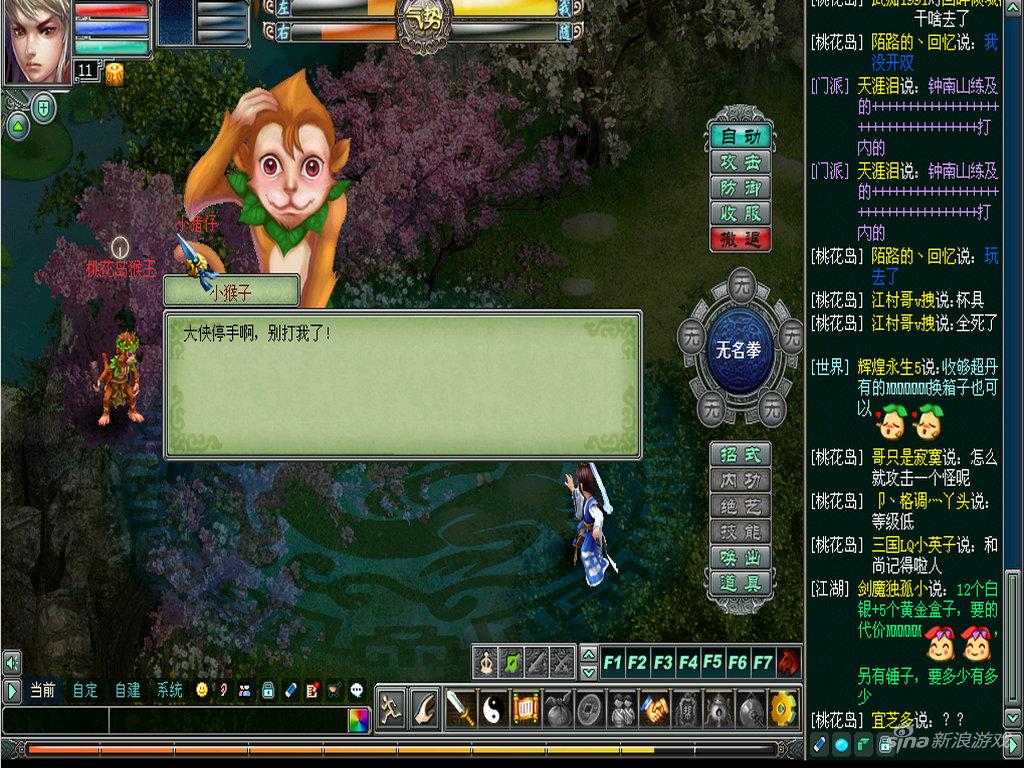The width and height of the screenshot is (1024, 768).
Task: Open the smiley emoticon picker
Action: 203,690
